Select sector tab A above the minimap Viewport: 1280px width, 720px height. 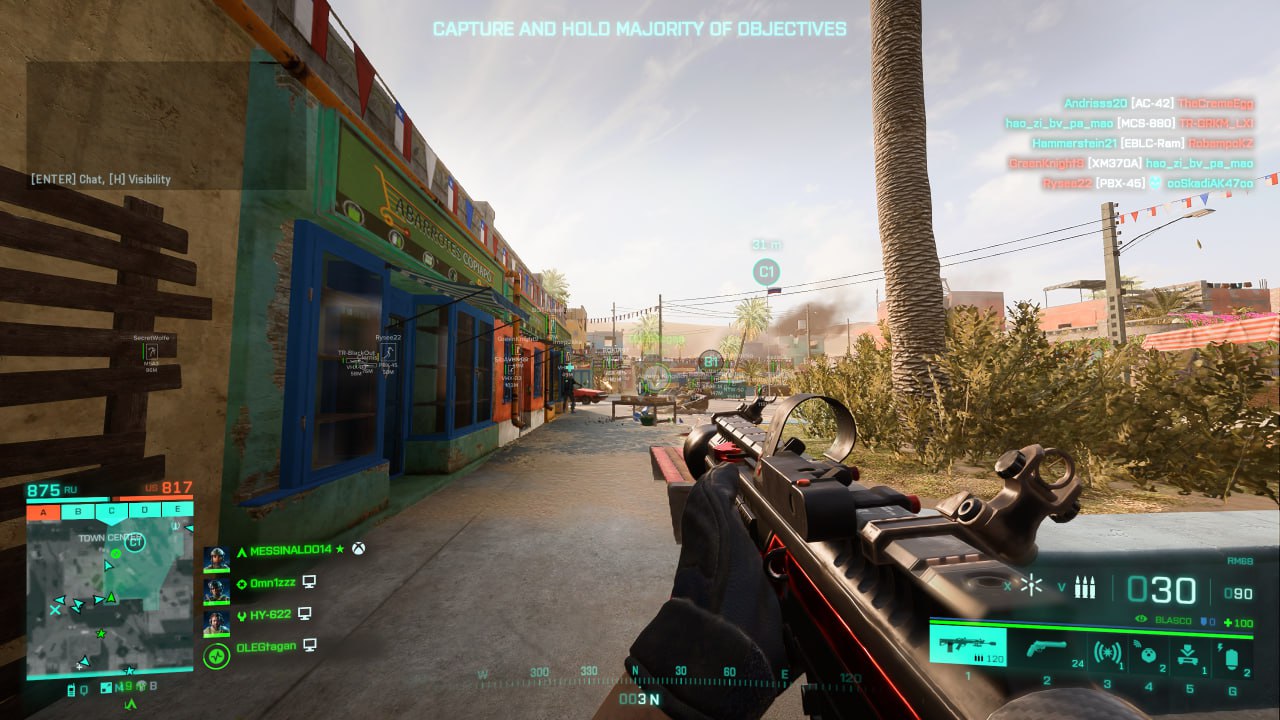pyautogui.click(x=42, y=510)
